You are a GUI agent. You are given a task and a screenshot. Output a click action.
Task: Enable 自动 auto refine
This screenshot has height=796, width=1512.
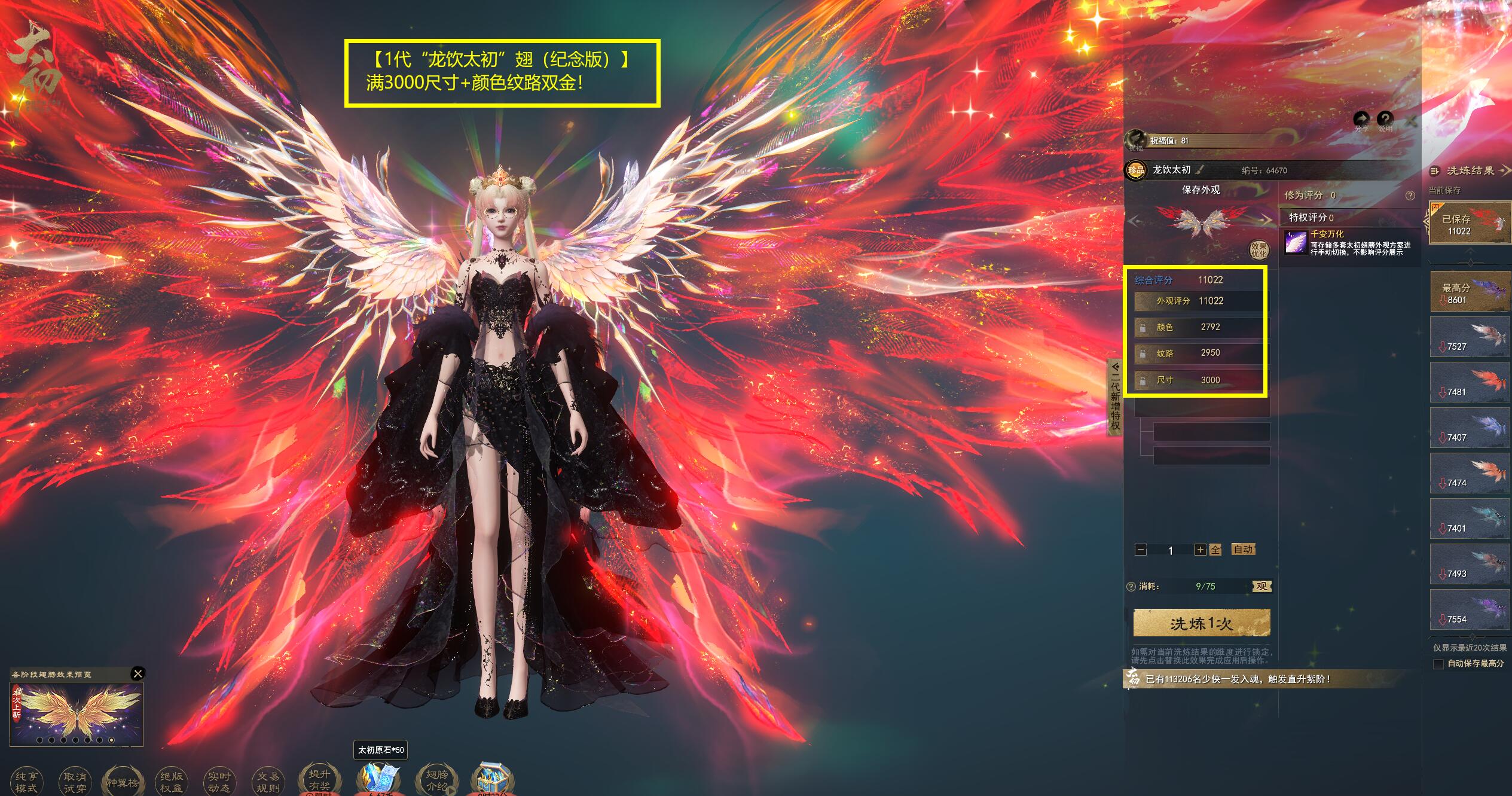click(x=1243, y=549)
